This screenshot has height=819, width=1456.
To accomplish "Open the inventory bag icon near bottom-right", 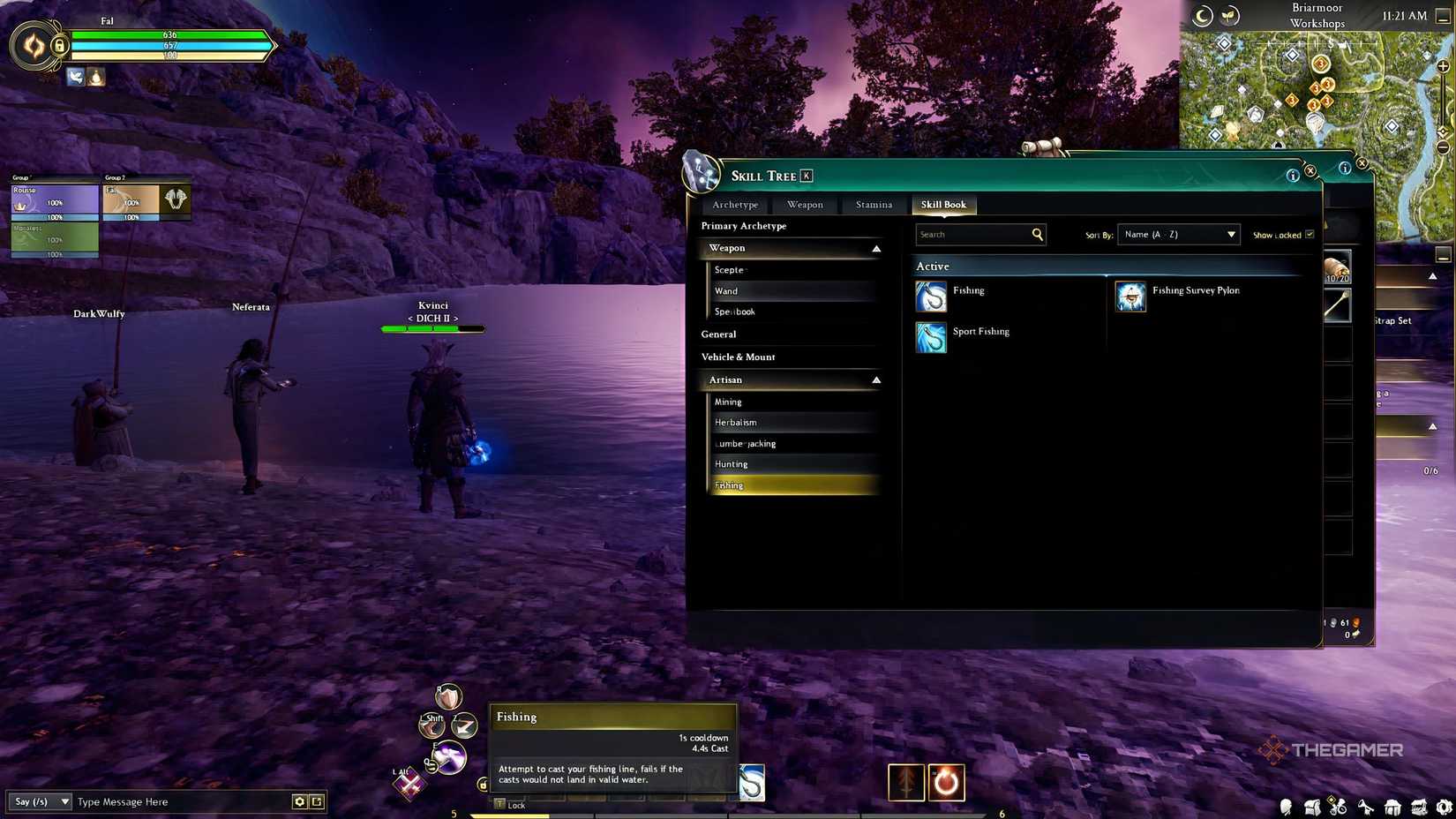I will (1312, 807).
